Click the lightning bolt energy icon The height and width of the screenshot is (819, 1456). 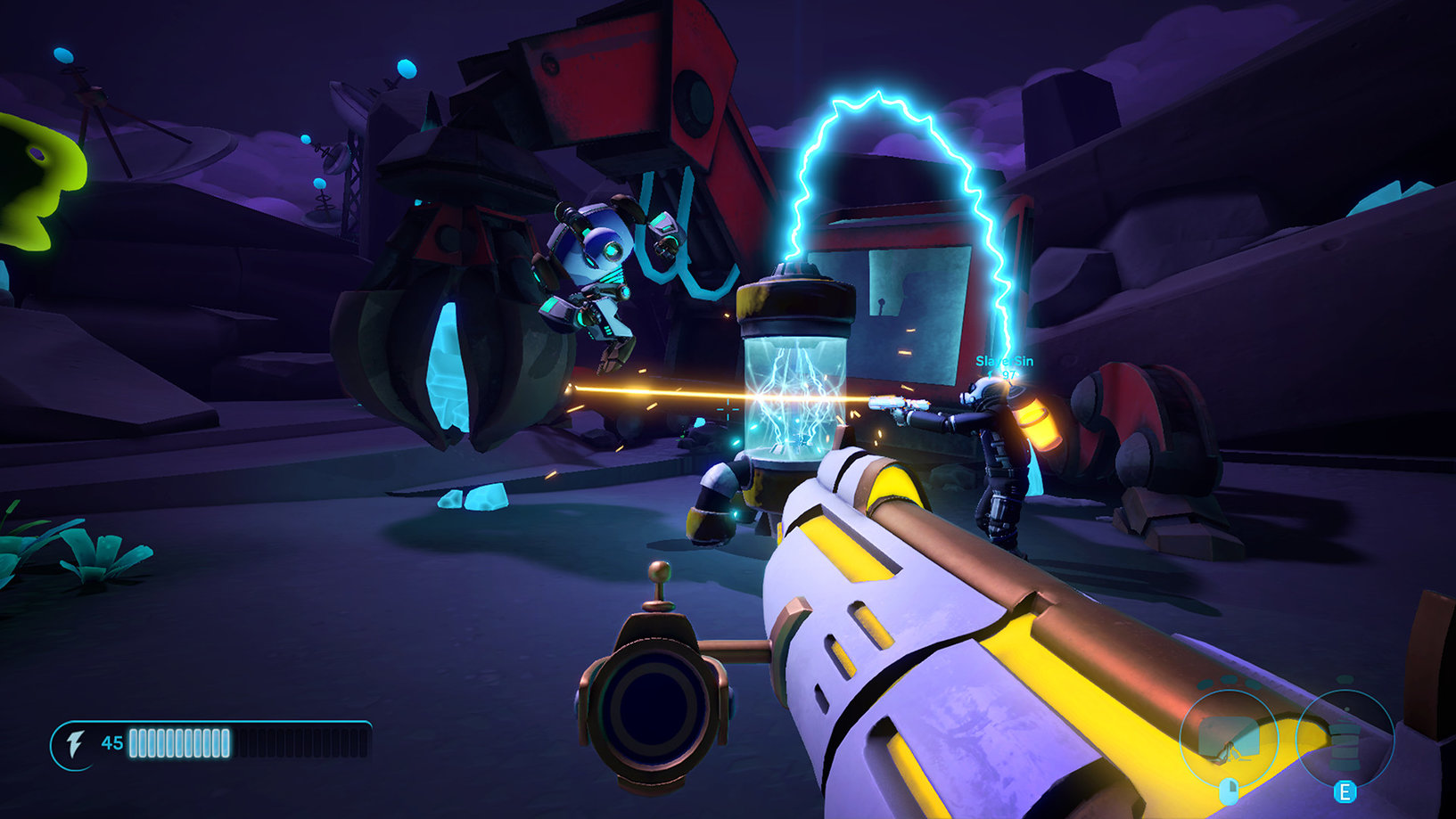76,743
